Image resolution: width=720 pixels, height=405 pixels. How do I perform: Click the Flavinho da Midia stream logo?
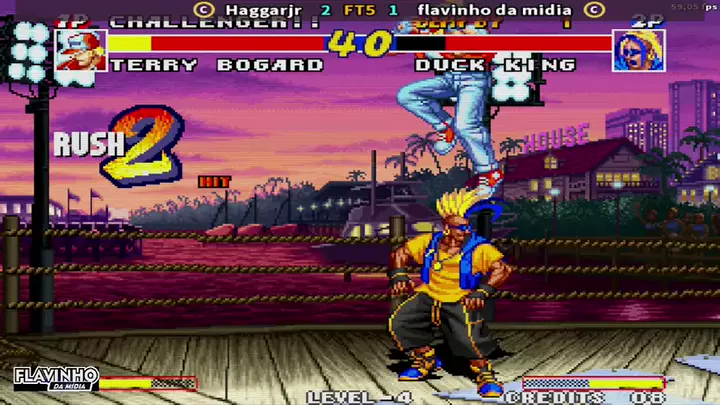pos(56,380)
